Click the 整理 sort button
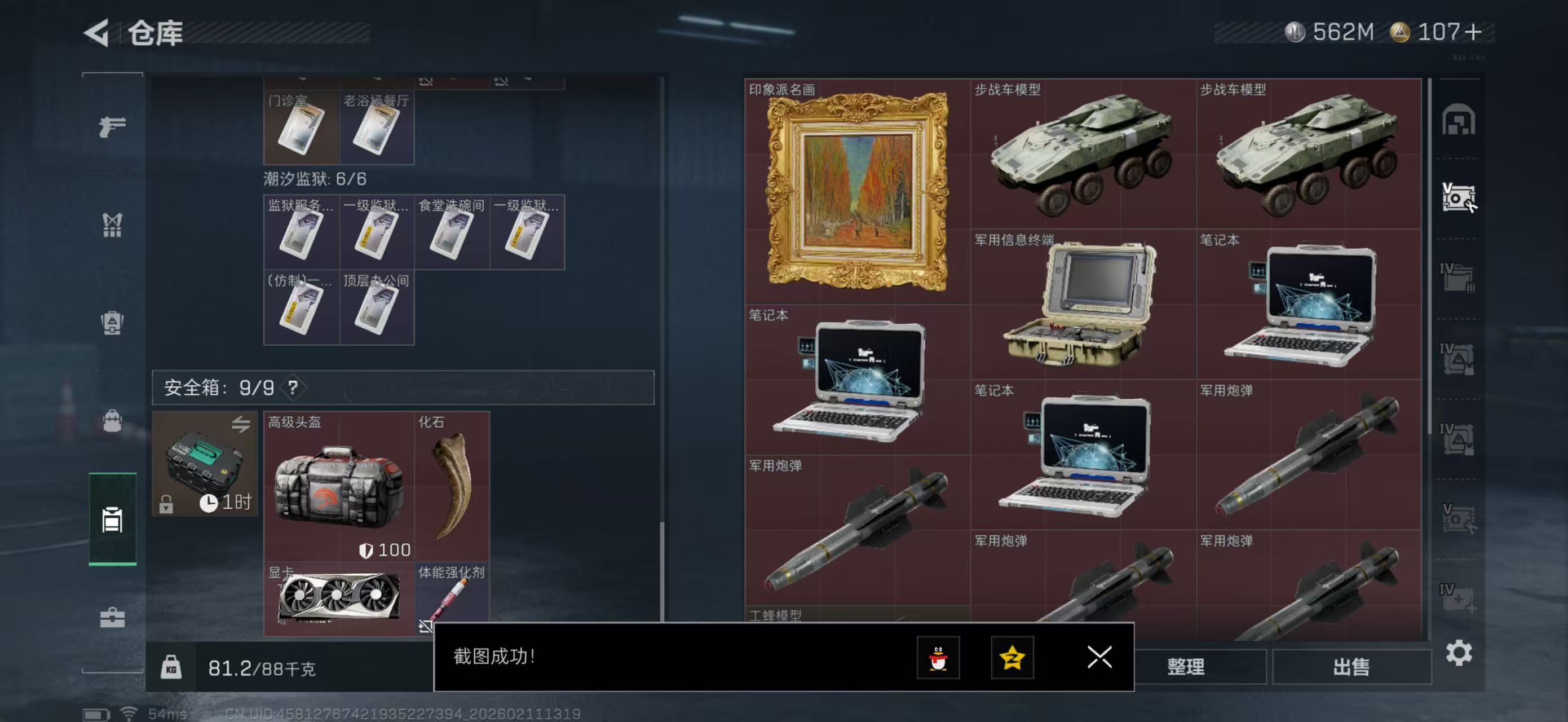Screen dimensions: 1568x722 (1187, 667)
